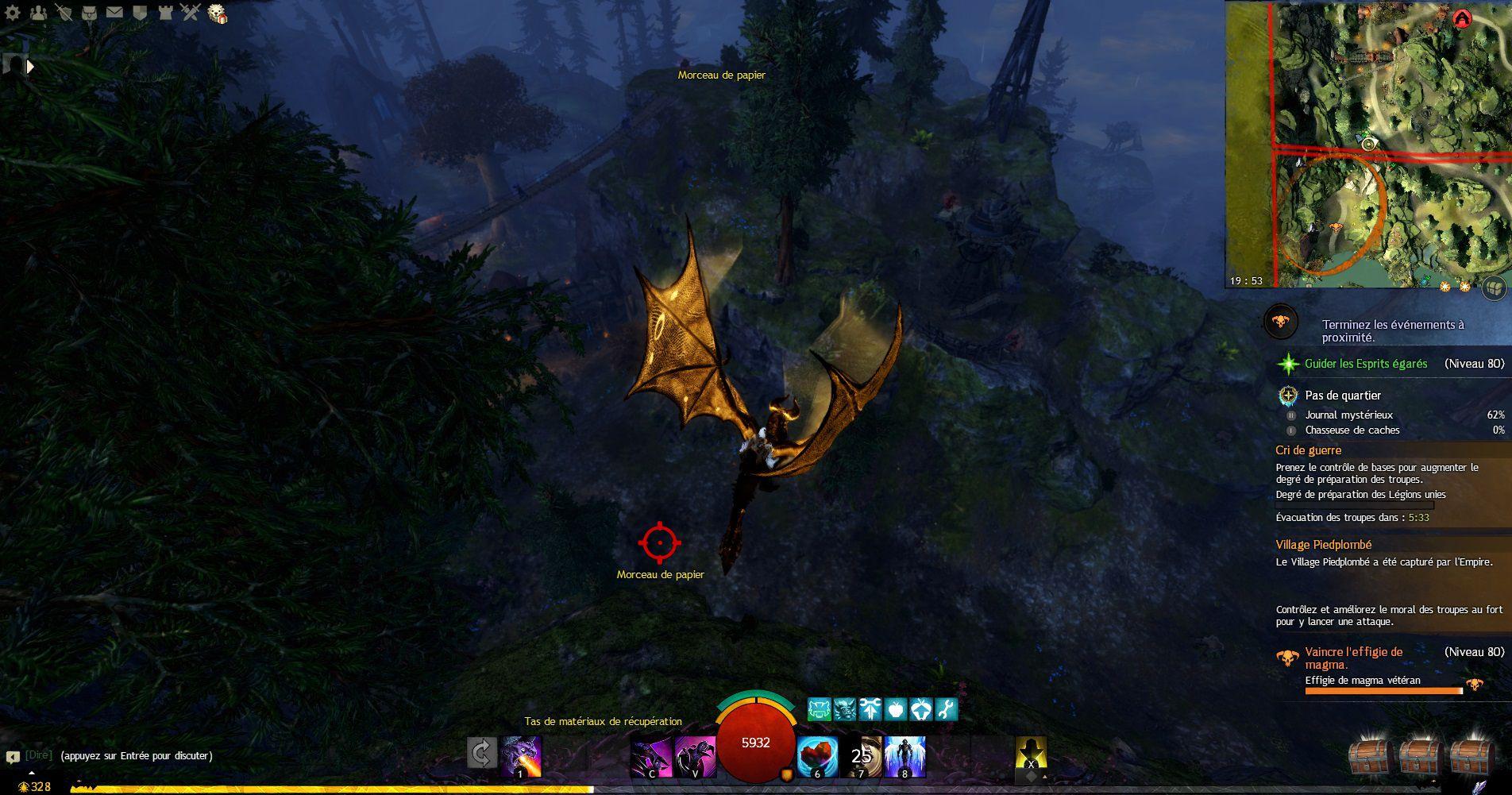Viewport: 1512px width, 795px height.
Task: Open the inventory bag icon
Action: (90, 13)
